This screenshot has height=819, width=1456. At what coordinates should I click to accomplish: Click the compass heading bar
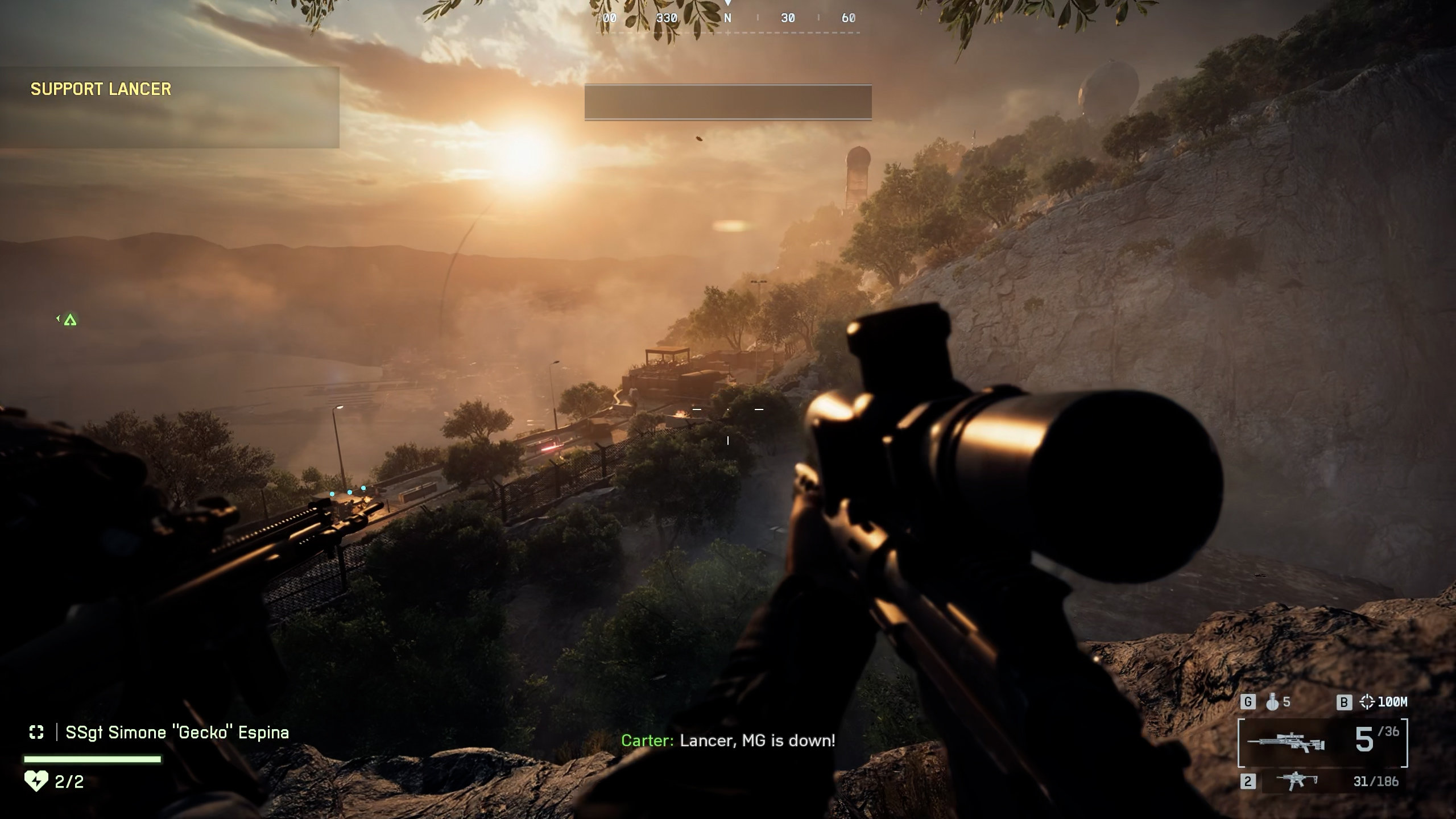click(x=728, y=19)
